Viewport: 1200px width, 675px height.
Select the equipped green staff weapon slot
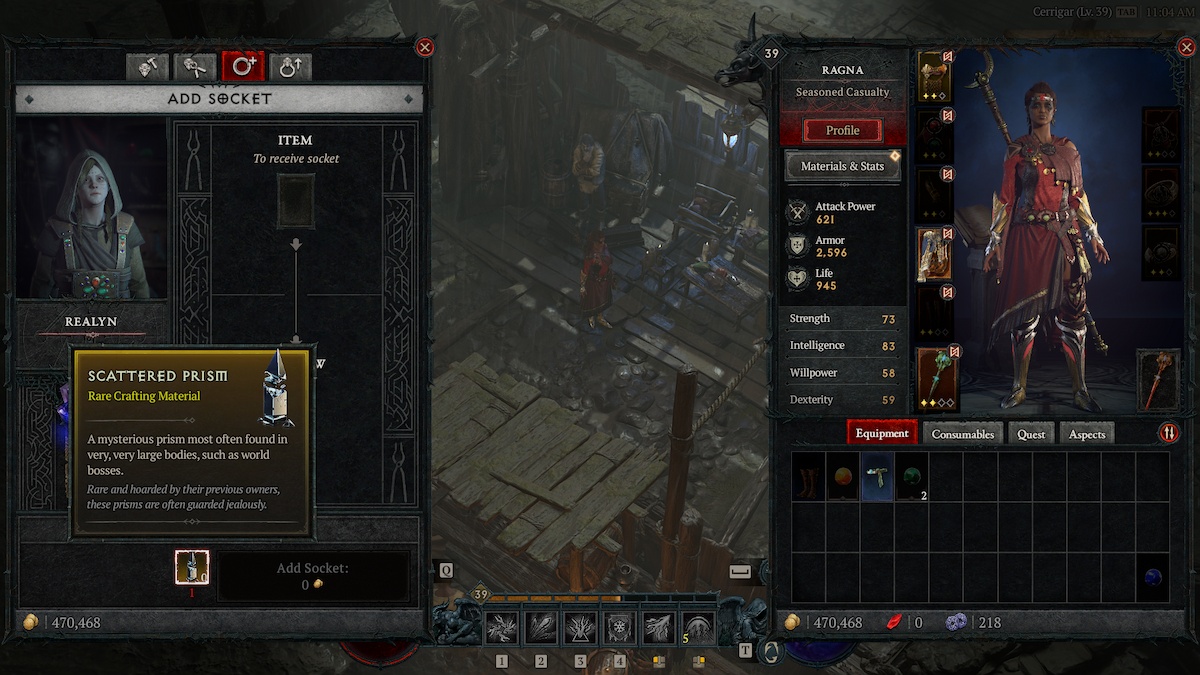[936, 377]
